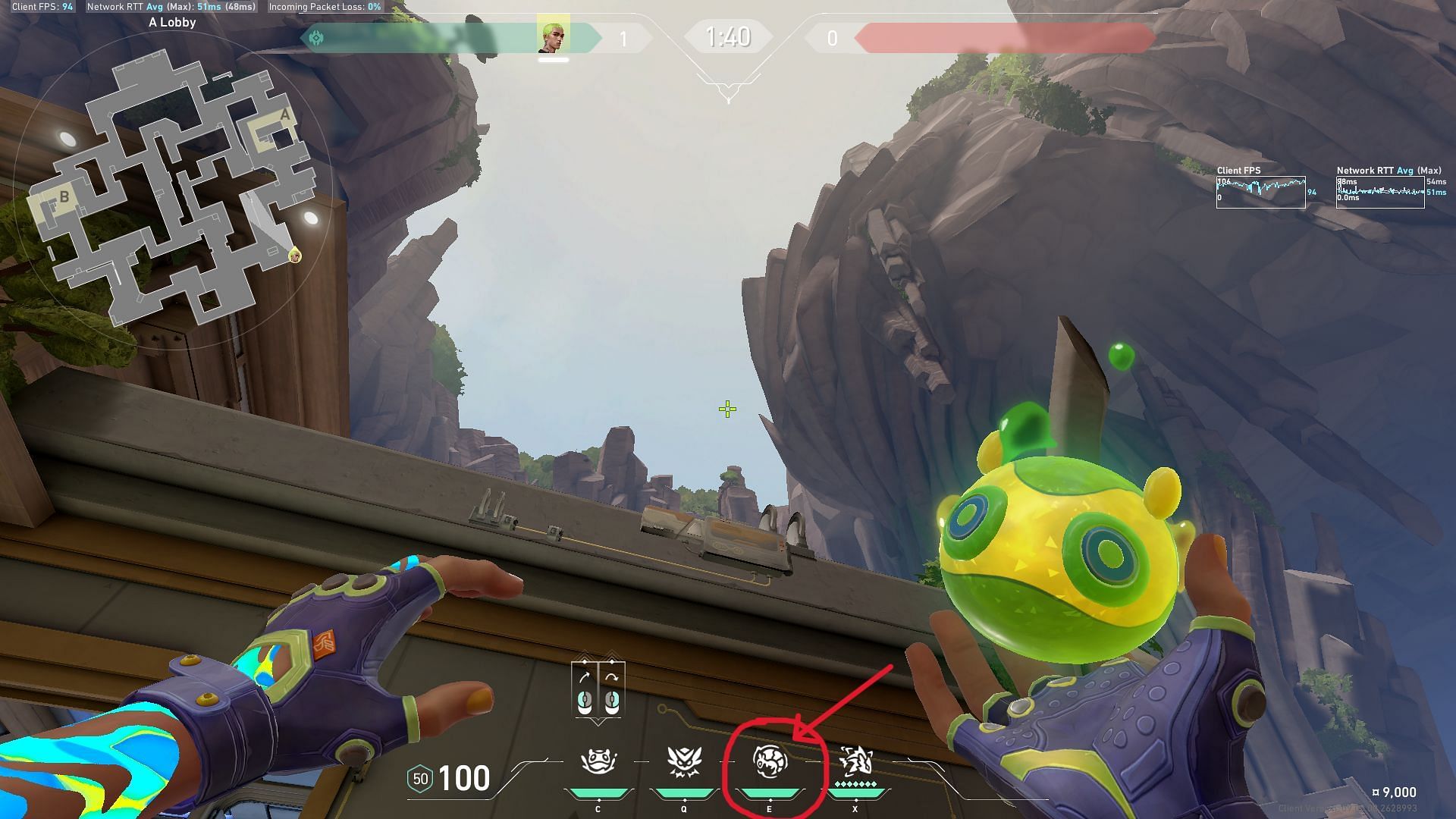The height and width of the screenshot is (819, 1456).
Task: Open the Client FPS performance graph
Action: pos(1260,192)
